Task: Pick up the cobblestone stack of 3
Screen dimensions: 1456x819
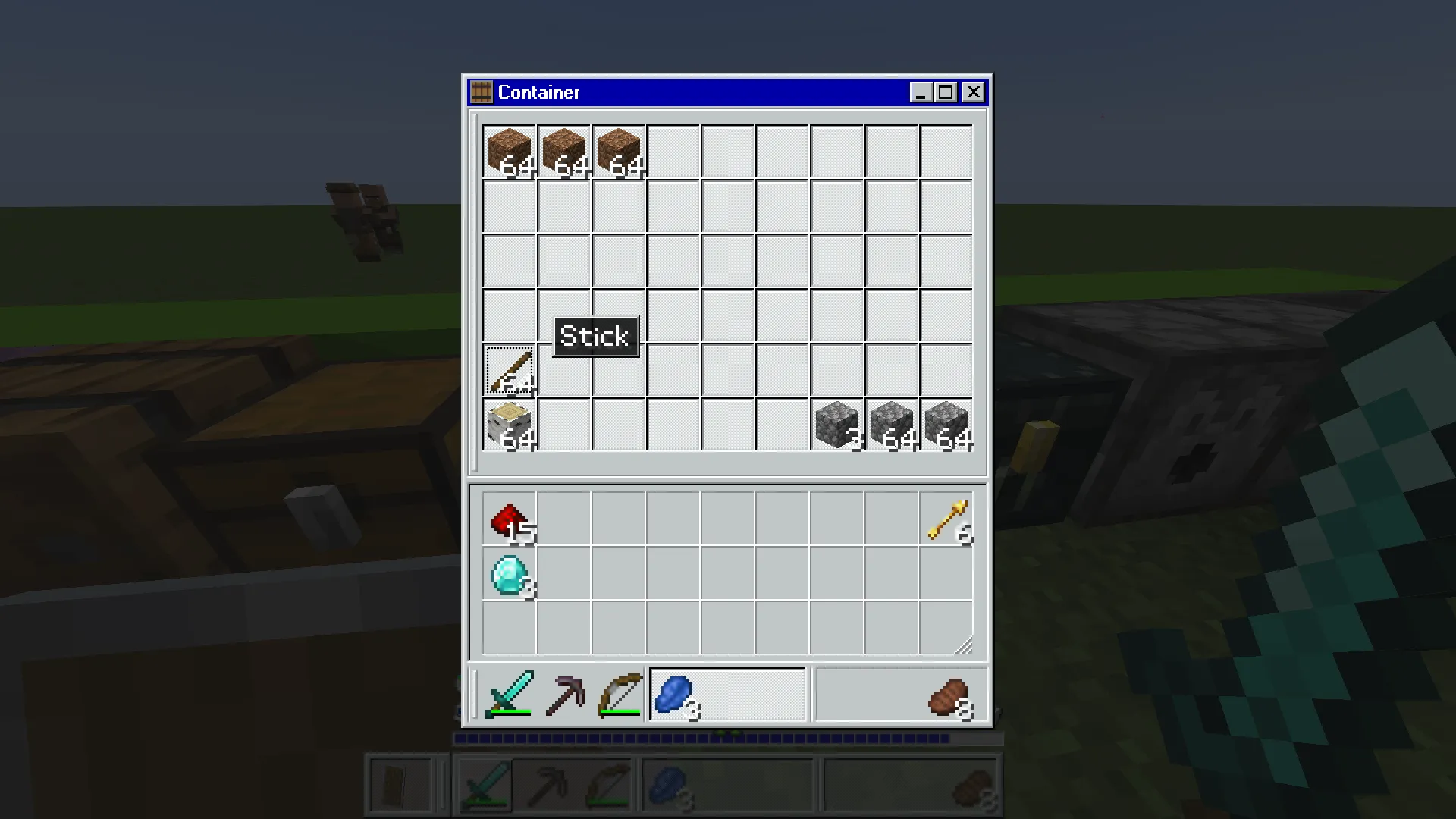Action: 836,425
